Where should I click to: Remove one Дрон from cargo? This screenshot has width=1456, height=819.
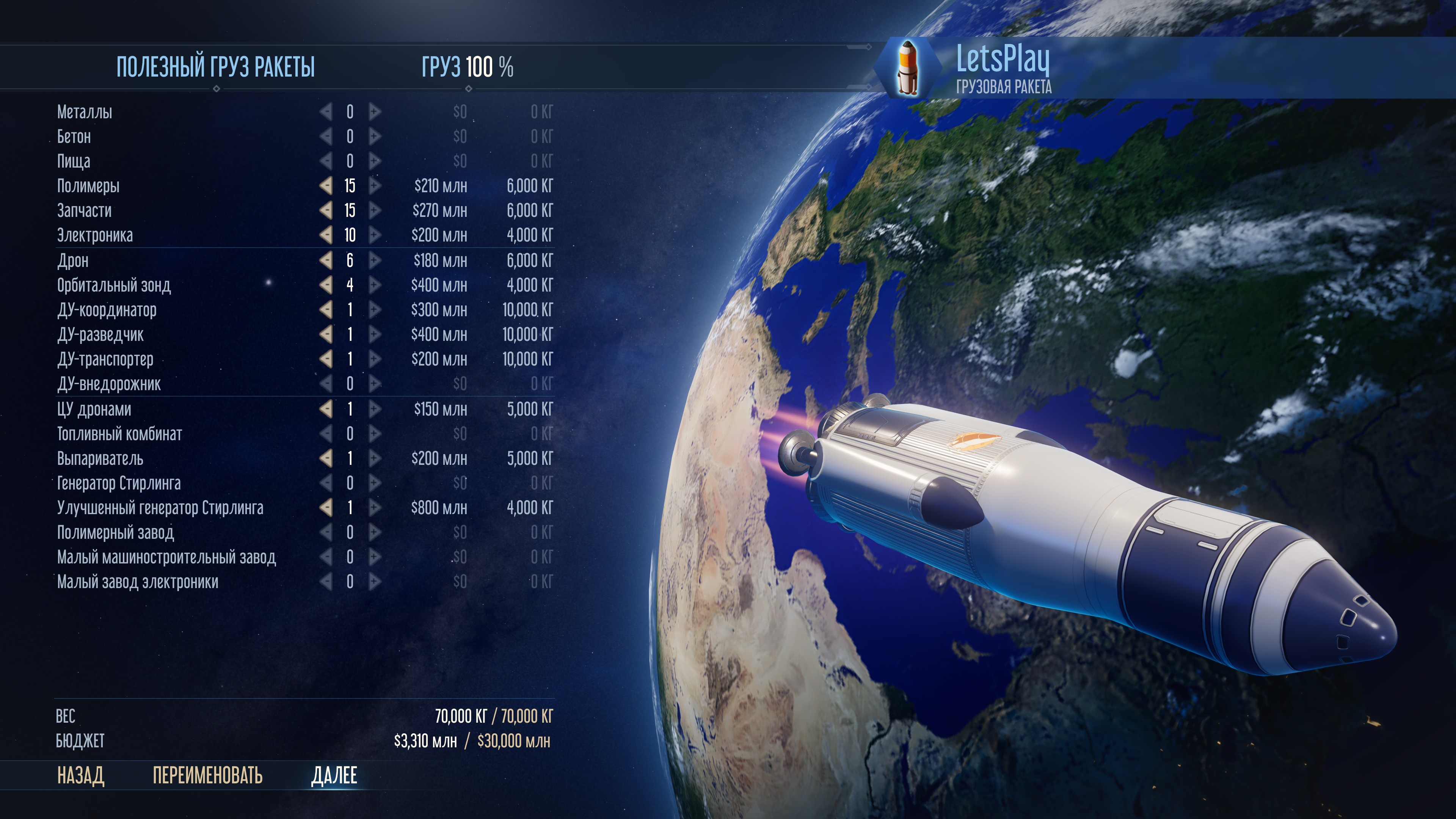(x=326, y=260)
